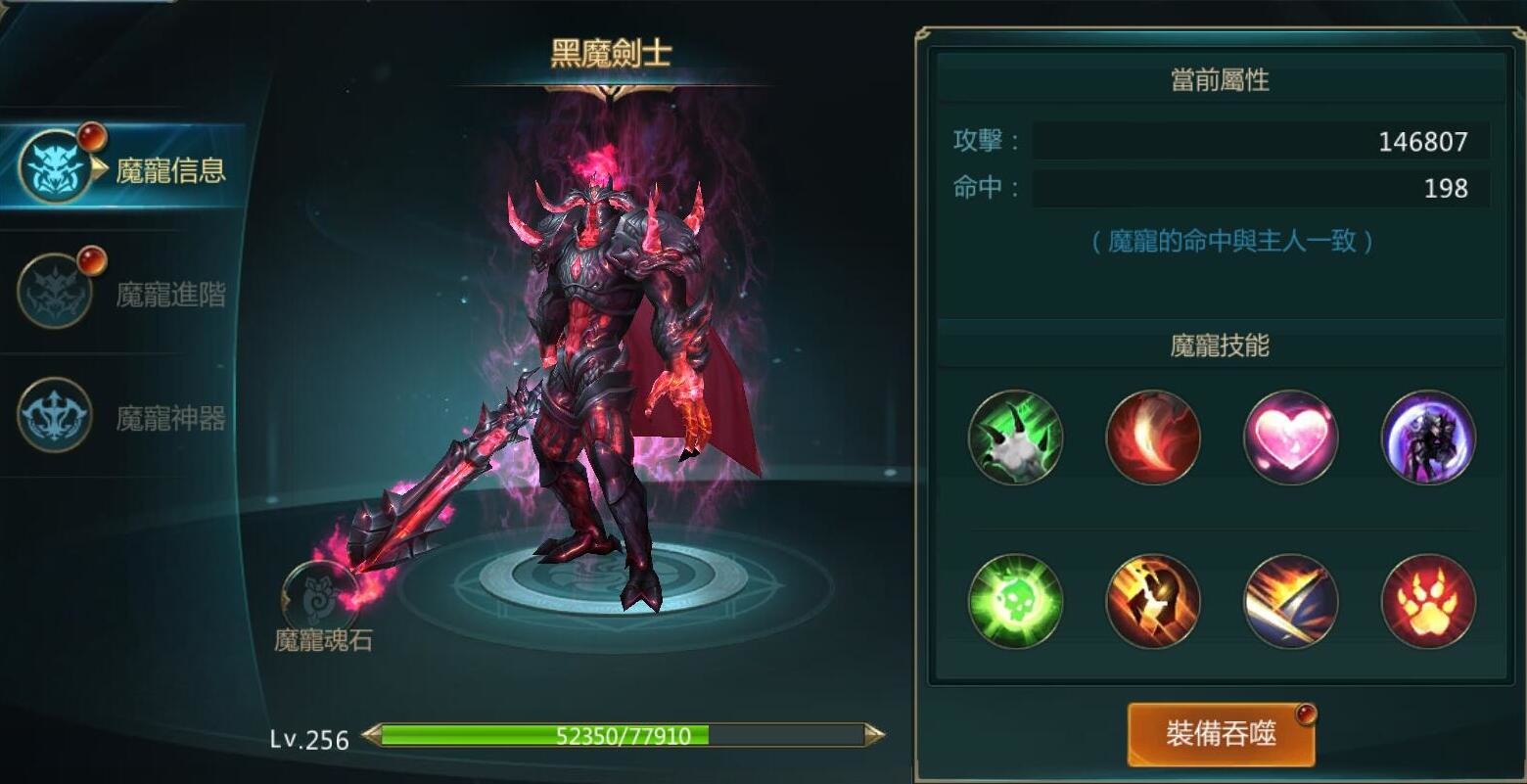Screen dimensions: 1527x784
Task: Click the blue pet head sidebar icon
Action: click(54, 161)
